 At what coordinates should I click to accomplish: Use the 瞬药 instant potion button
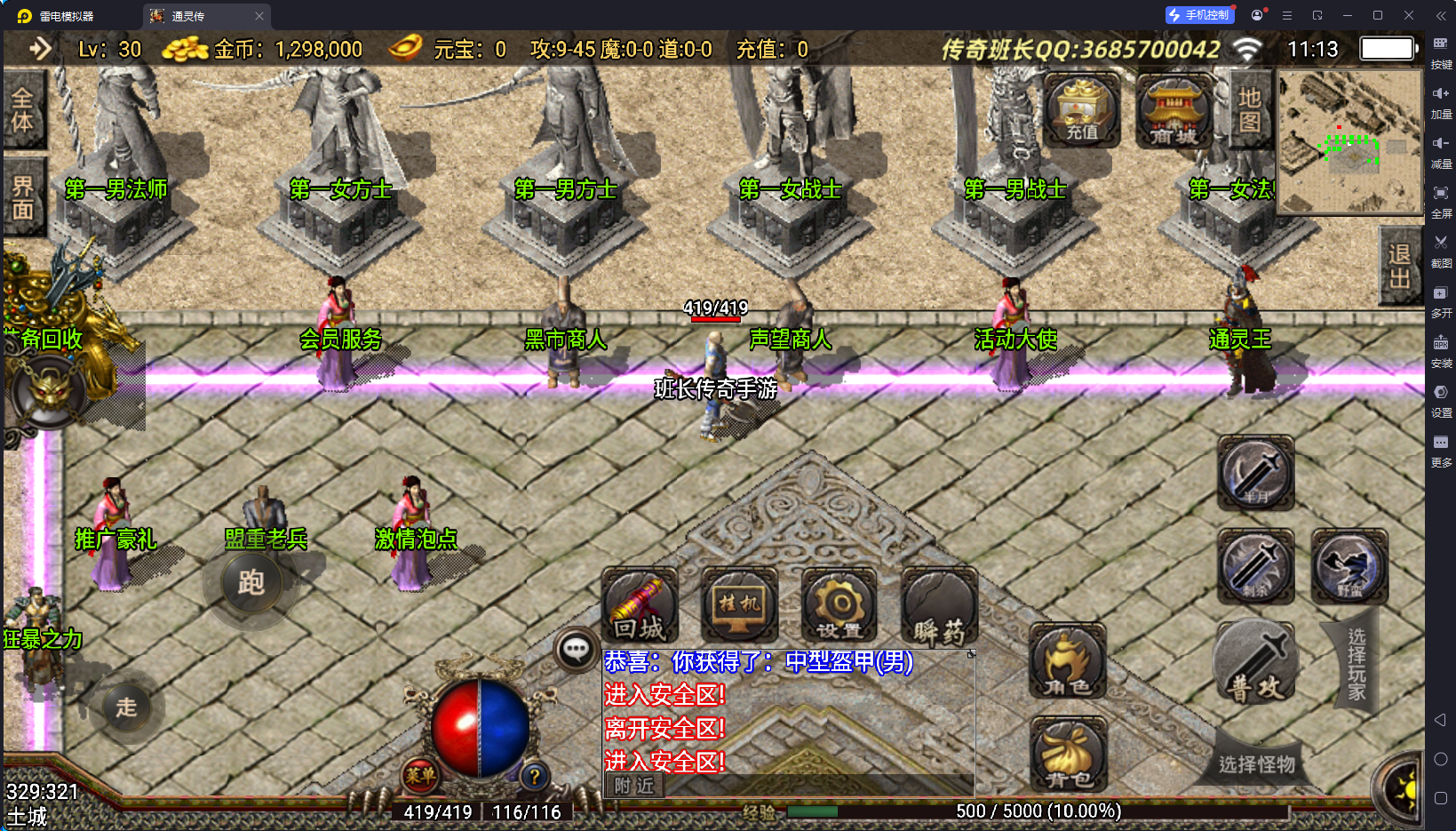click(939, 606)
